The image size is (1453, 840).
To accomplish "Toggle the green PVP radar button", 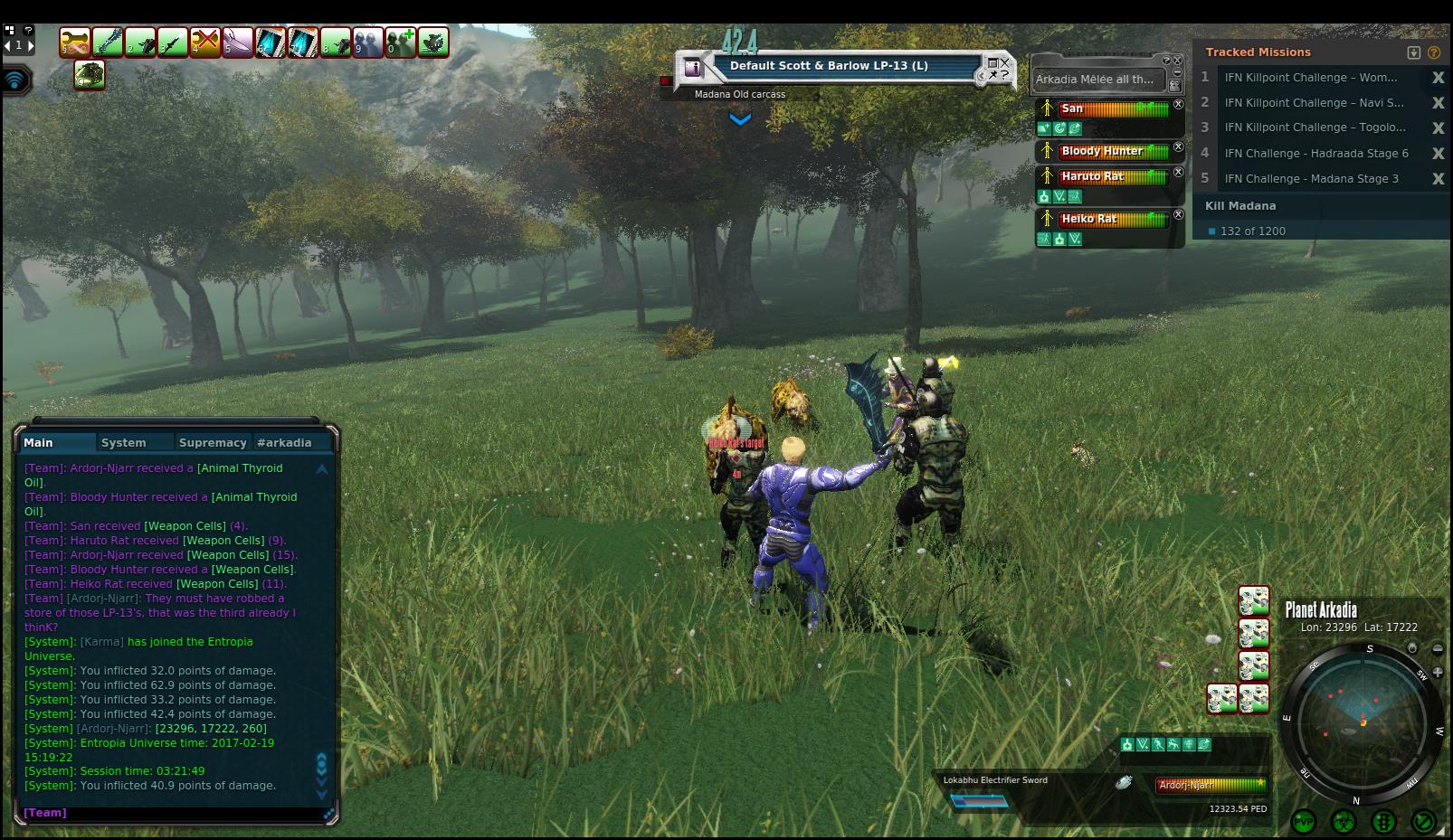I will coord(1304,821).
